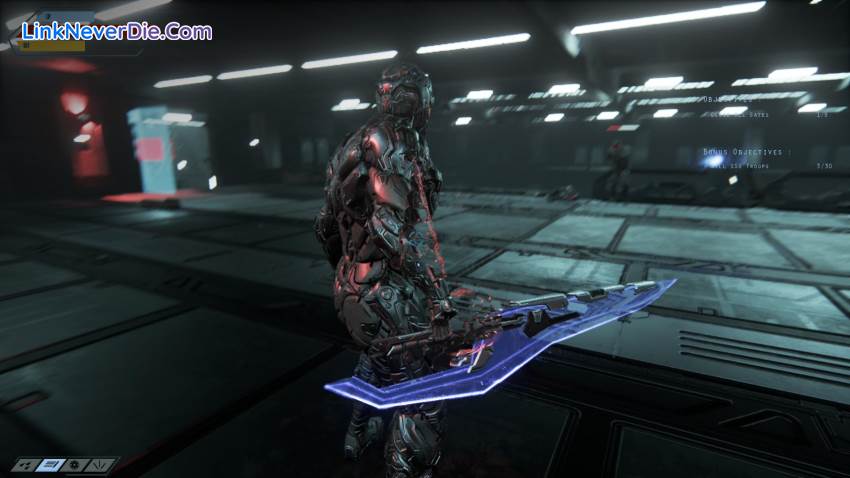Select the three-dot ability icon
The image size is (850, 478).
tap(27, 465)
